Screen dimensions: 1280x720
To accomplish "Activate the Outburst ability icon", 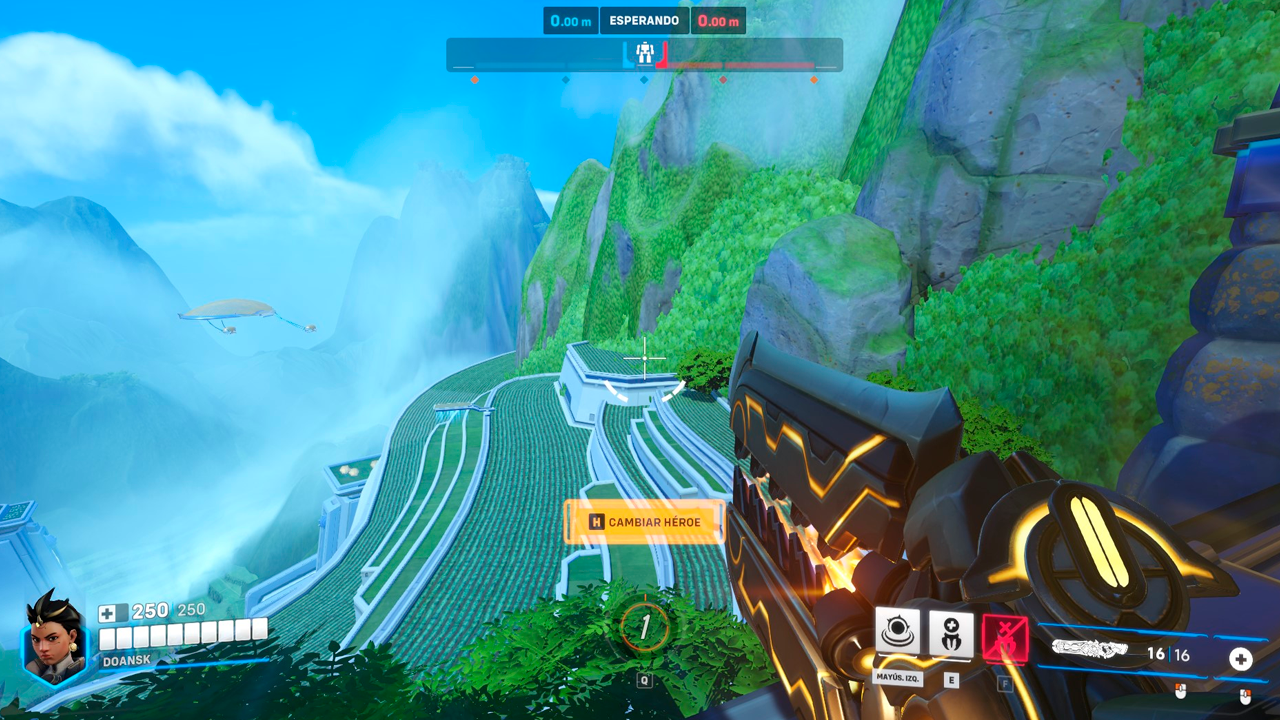I will coord(897,633).
